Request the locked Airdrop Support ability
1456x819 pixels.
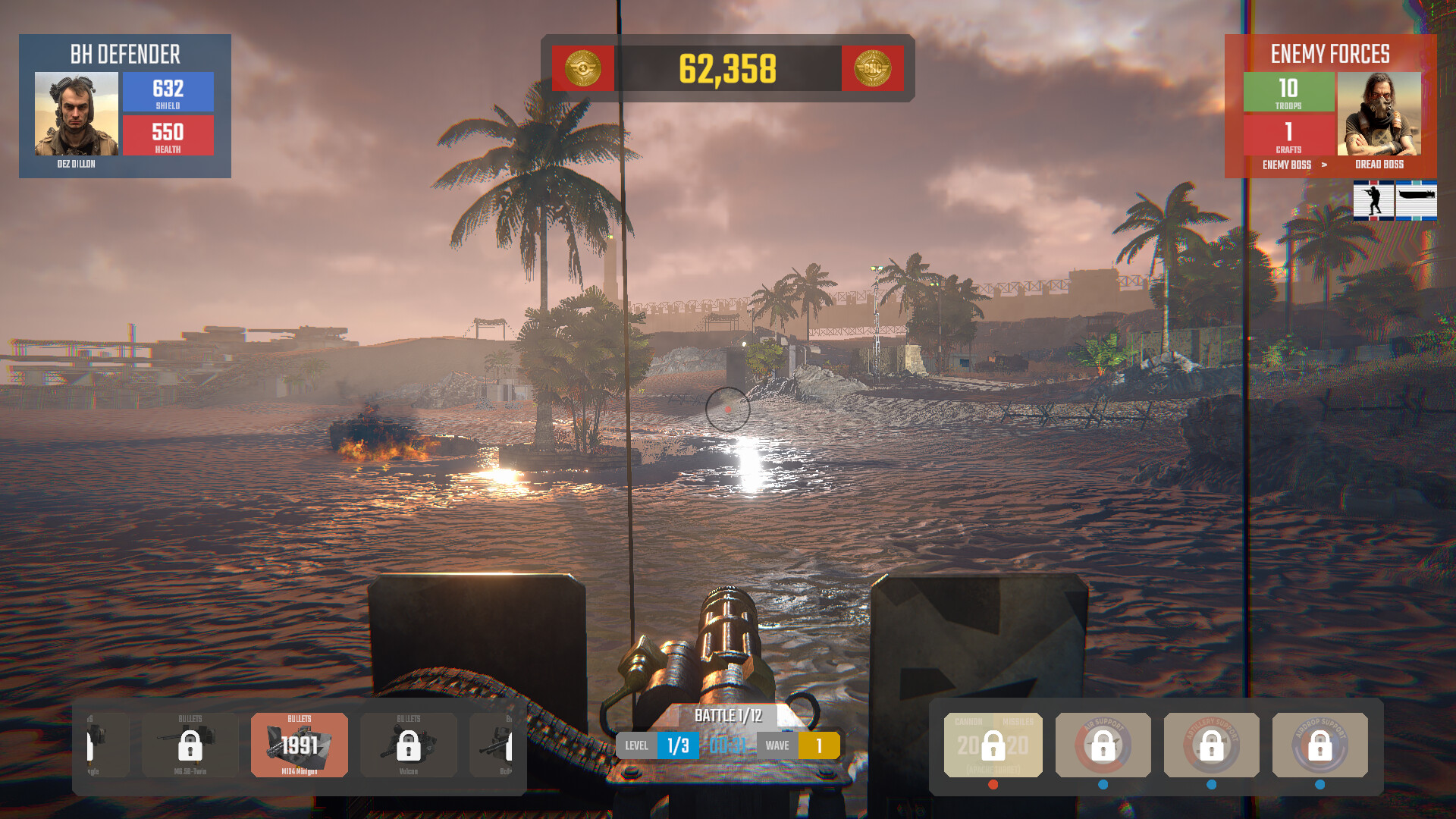pos(1320,745)
